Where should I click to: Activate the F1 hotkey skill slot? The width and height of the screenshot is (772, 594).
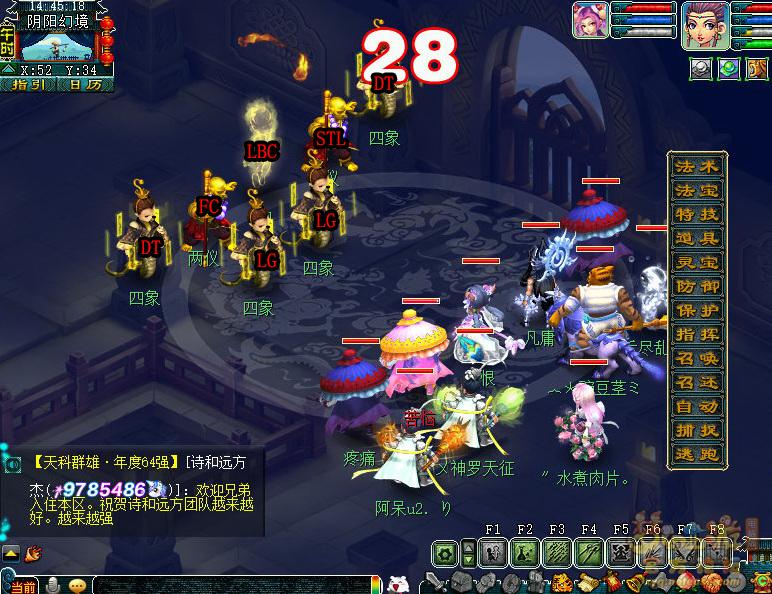click(493, 552)
